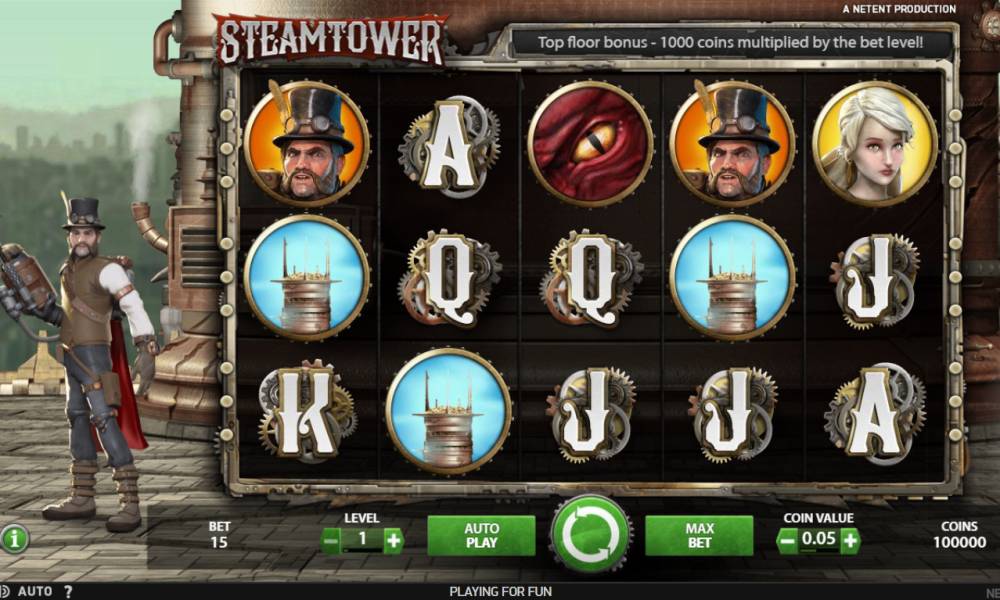Raise the coin value
Viewport: 1000px width, 600px height.
849,541
